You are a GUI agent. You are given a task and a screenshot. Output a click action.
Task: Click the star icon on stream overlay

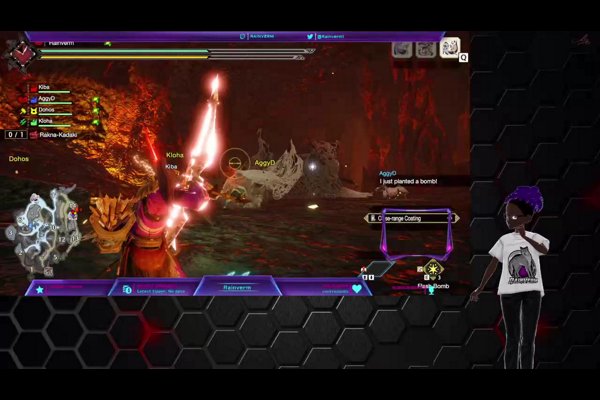pyautogui.click(x=40, y=289)
